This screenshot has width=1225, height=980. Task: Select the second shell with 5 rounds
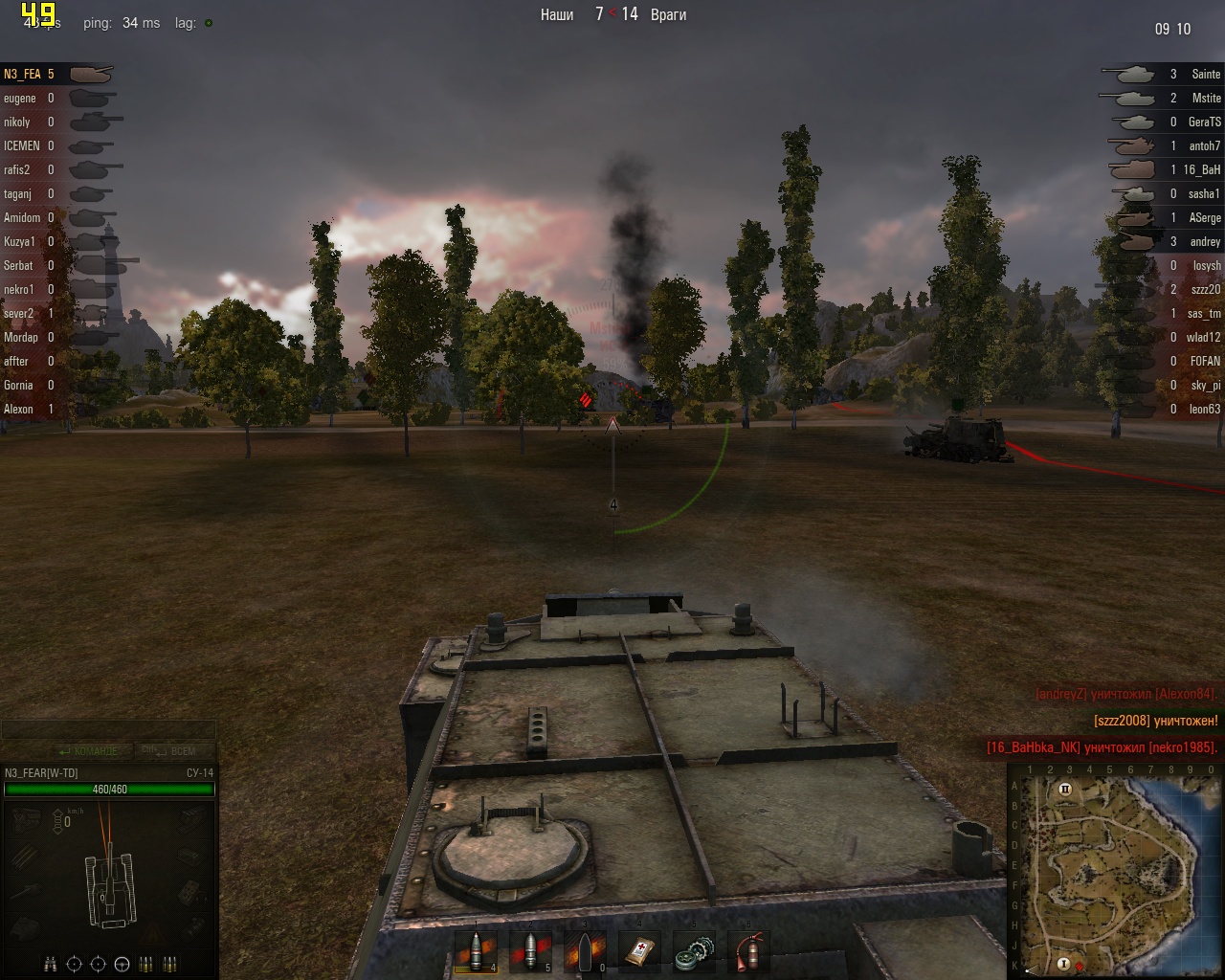coord(529,950)
